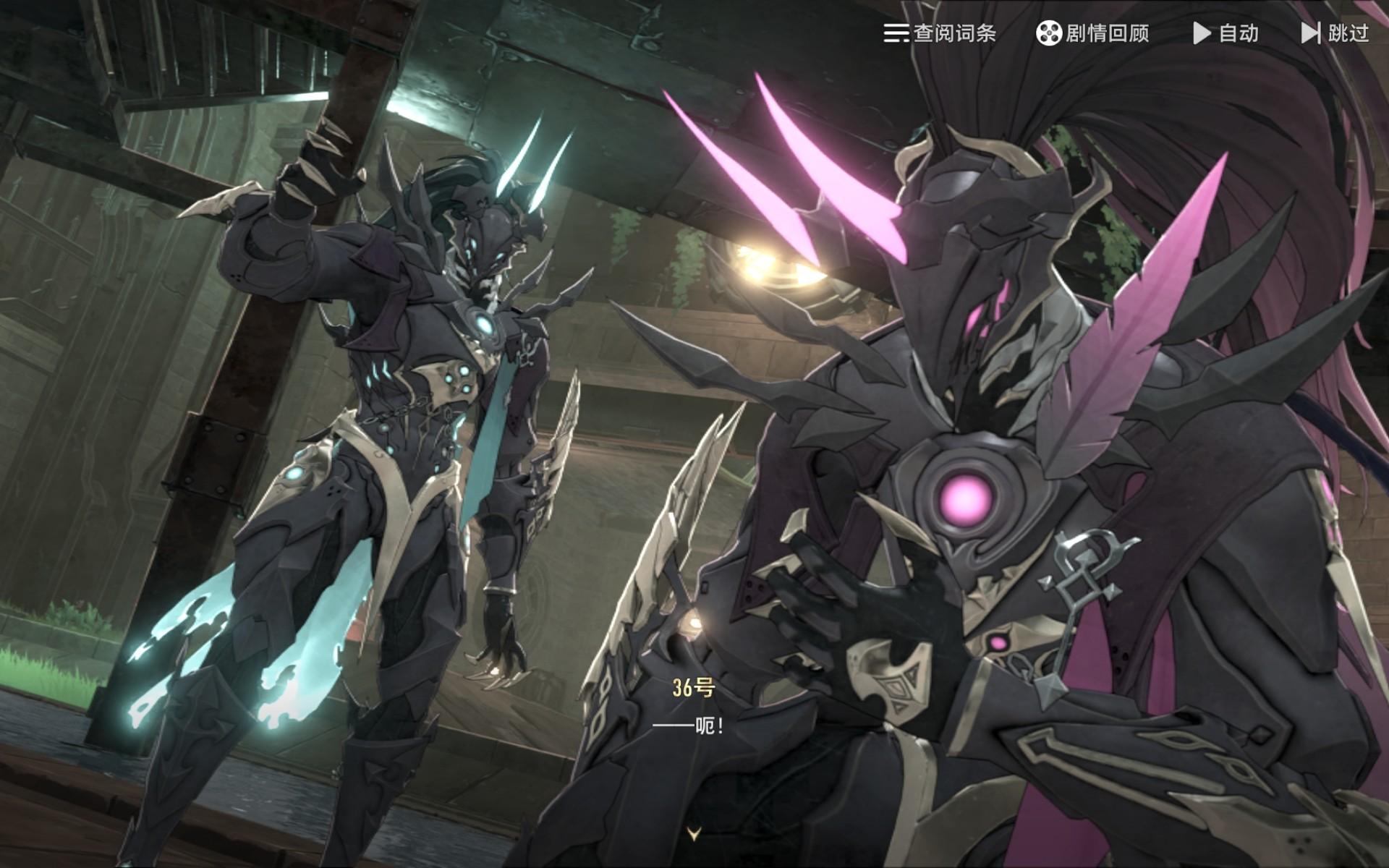
Task: Open the 剧情回顾 story review log
Action: pyautogui.click(x=1092, y=33)
